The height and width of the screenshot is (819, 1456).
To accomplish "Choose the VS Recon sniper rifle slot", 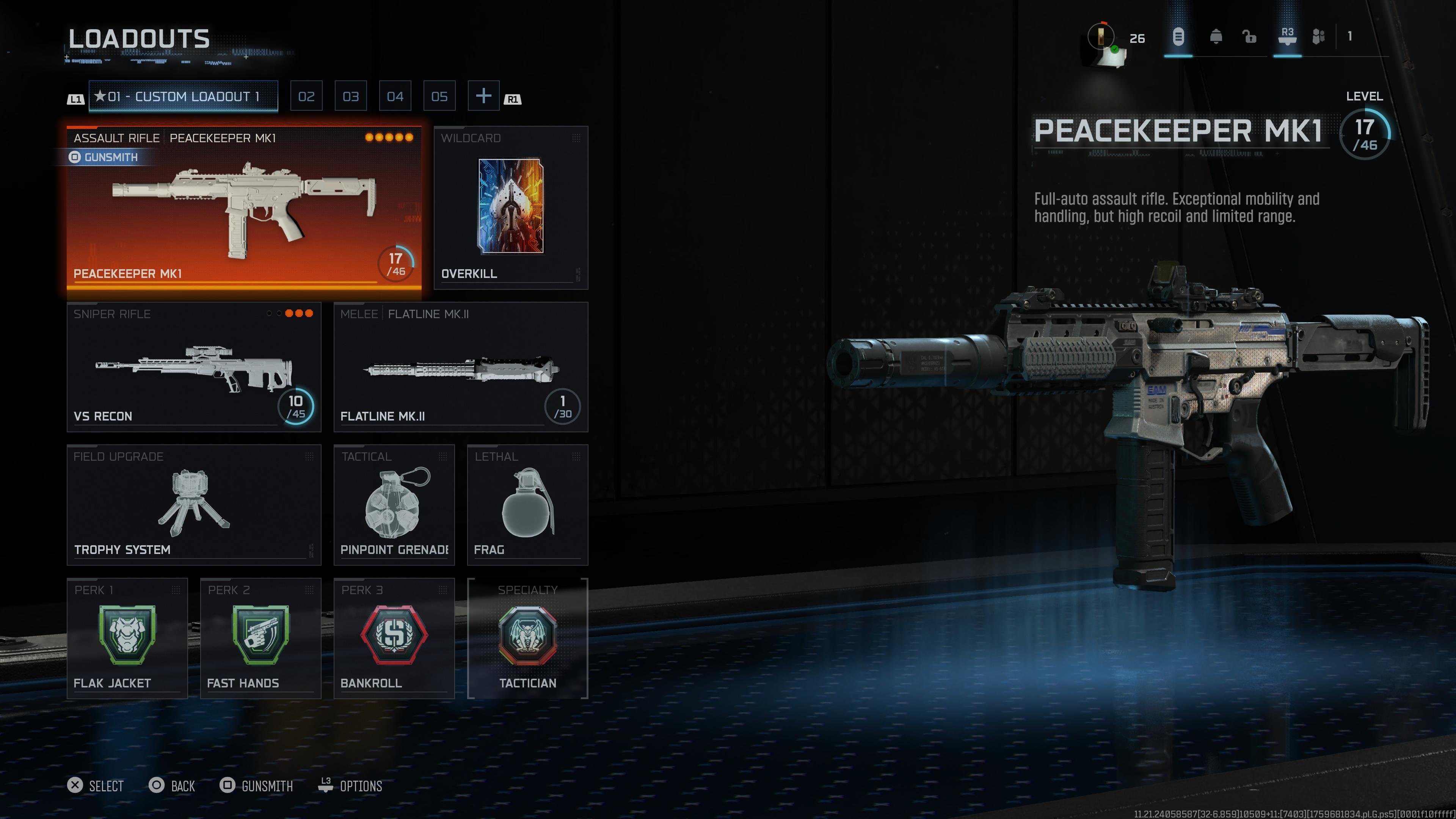I will (194, 367).
